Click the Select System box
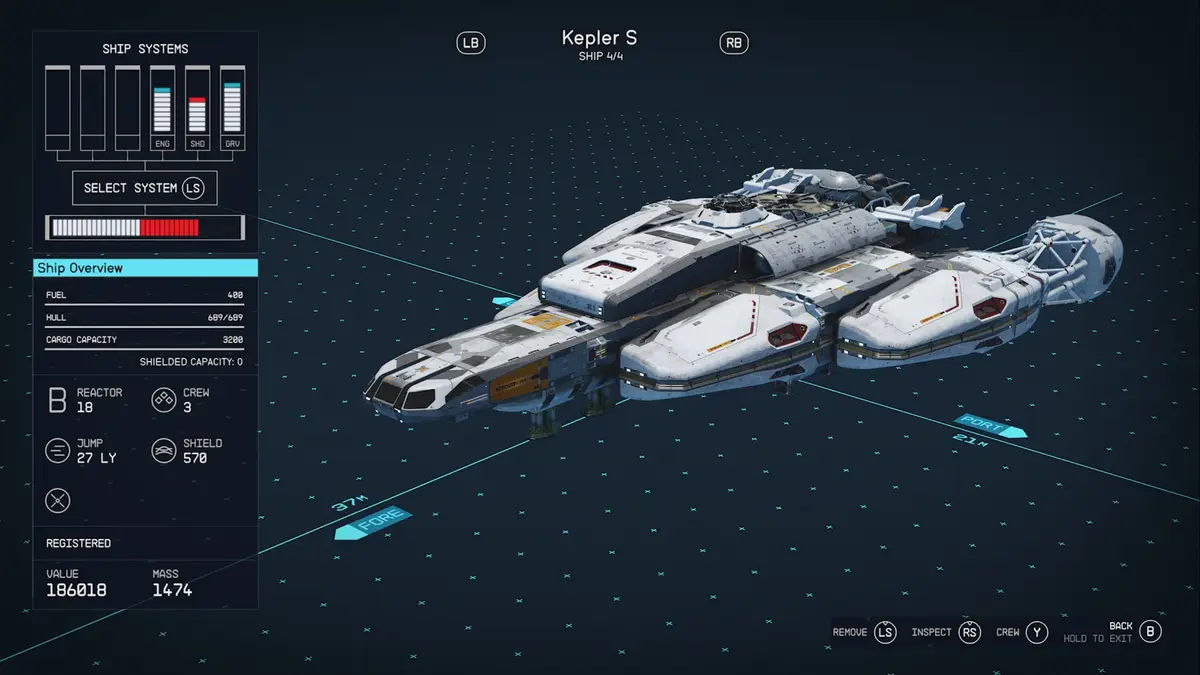 (144, 188)
